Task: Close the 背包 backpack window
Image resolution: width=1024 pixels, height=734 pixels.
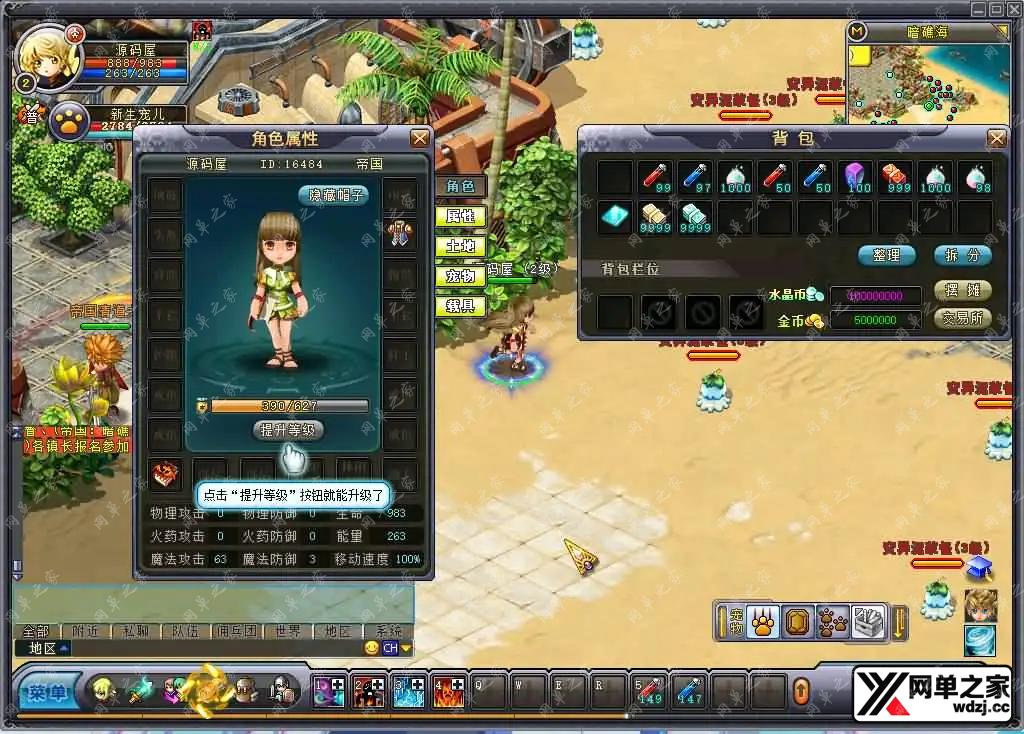Action: pyautogui.click(x=996, y=138)
